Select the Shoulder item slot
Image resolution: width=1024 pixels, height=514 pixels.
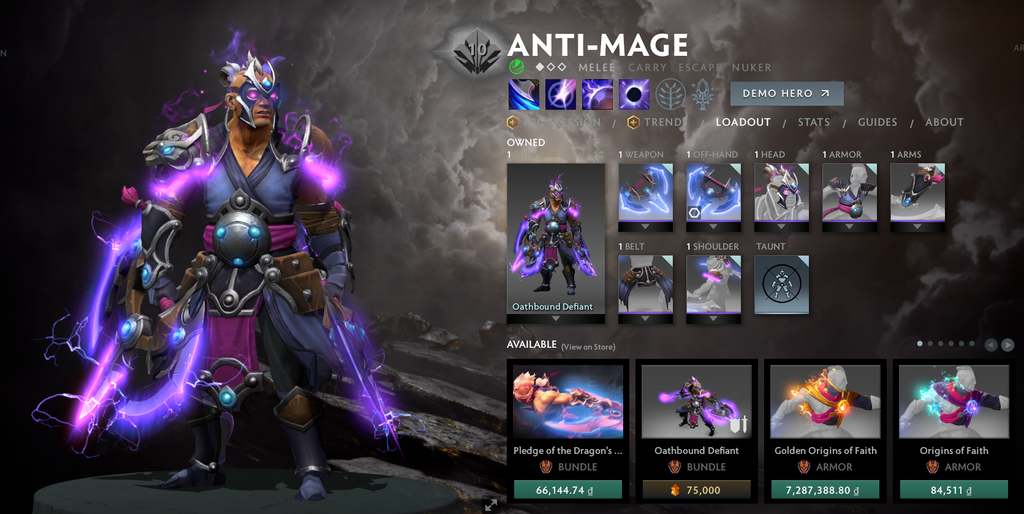[x=713, y=284]
